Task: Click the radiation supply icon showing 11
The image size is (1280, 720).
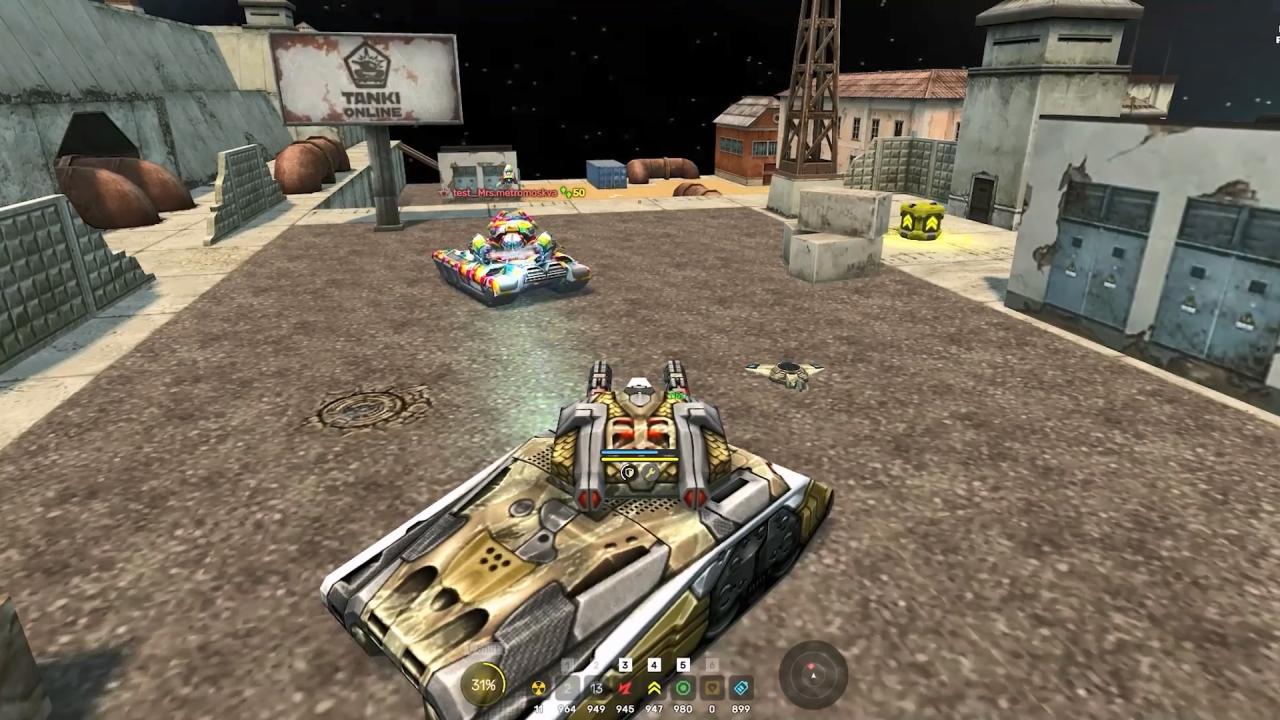Action: click(539, 688)
